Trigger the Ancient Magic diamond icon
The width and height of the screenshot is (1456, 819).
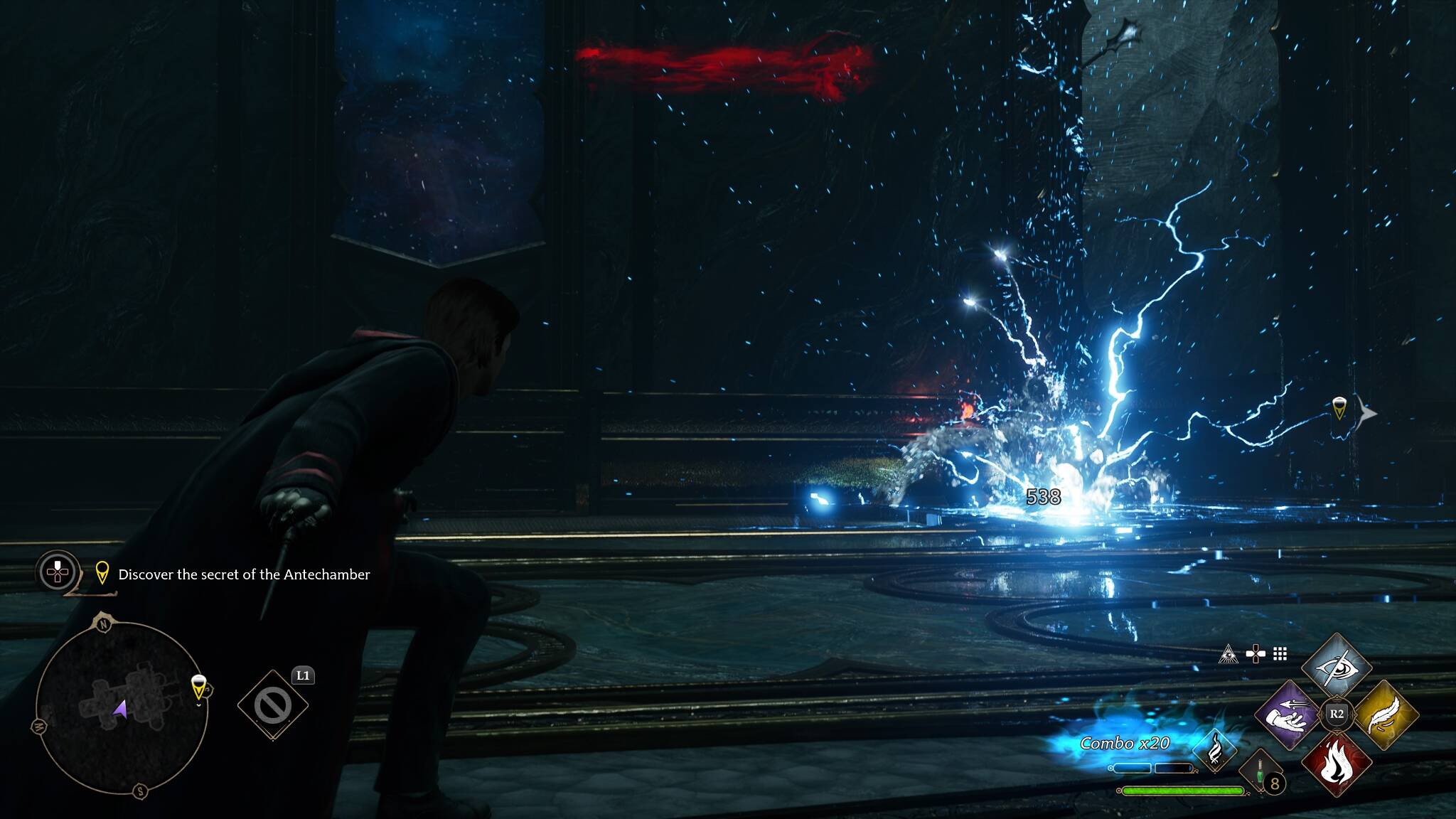[1214, 750]
